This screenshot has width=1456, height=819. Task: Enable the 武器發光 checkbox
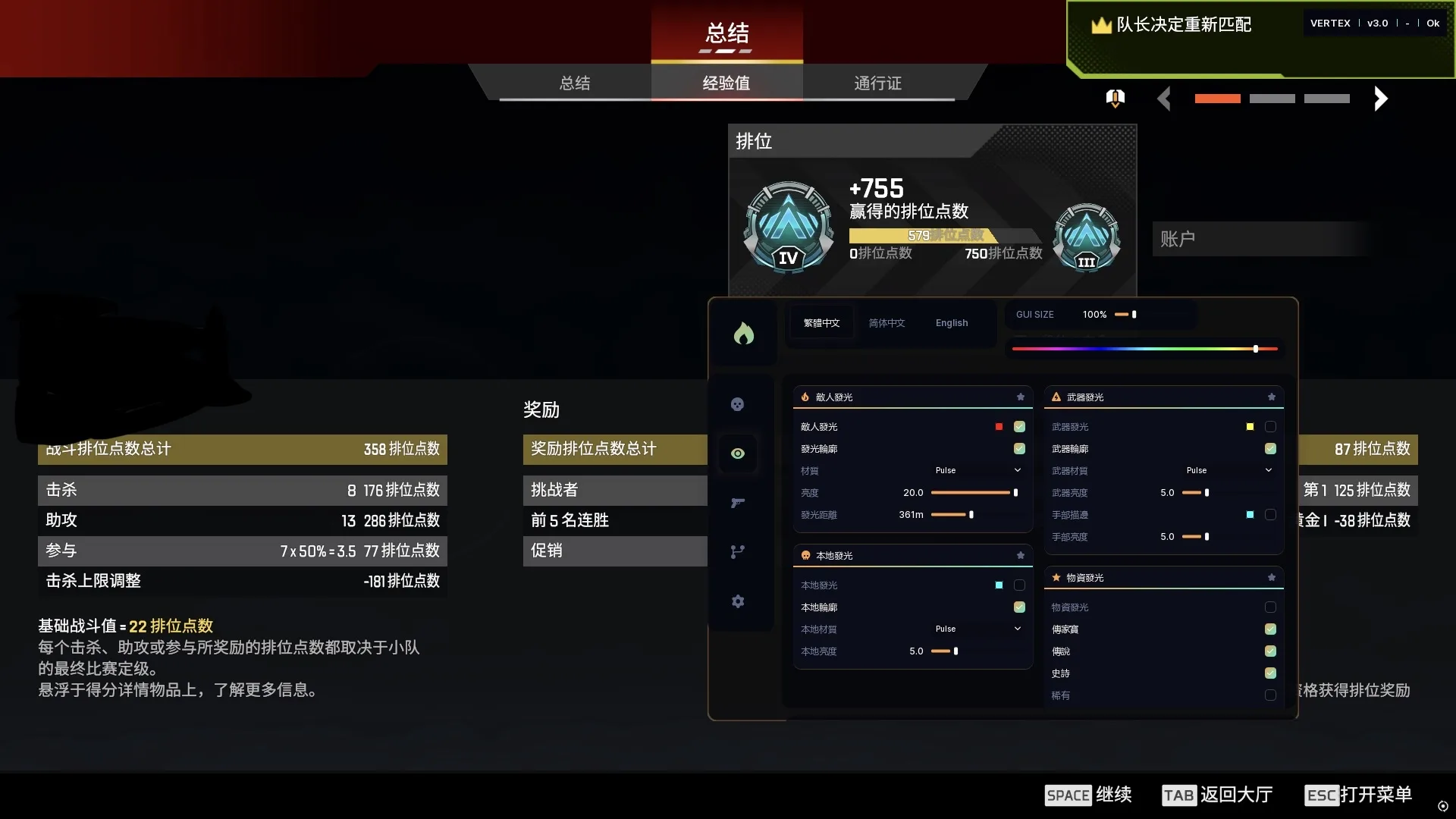click(x=1270, y=427)
